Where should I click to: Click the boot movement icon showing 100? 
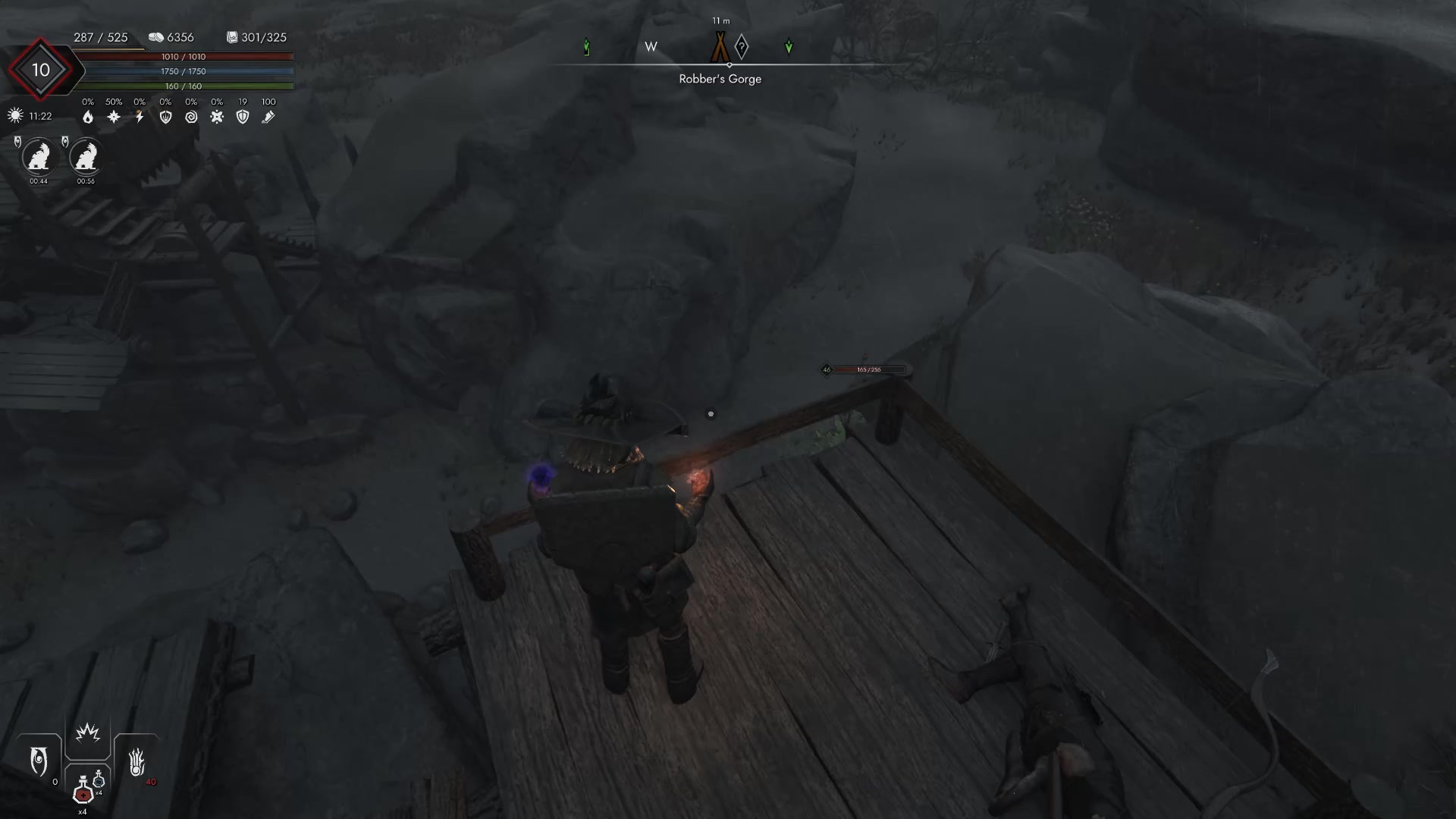(268, 117)
